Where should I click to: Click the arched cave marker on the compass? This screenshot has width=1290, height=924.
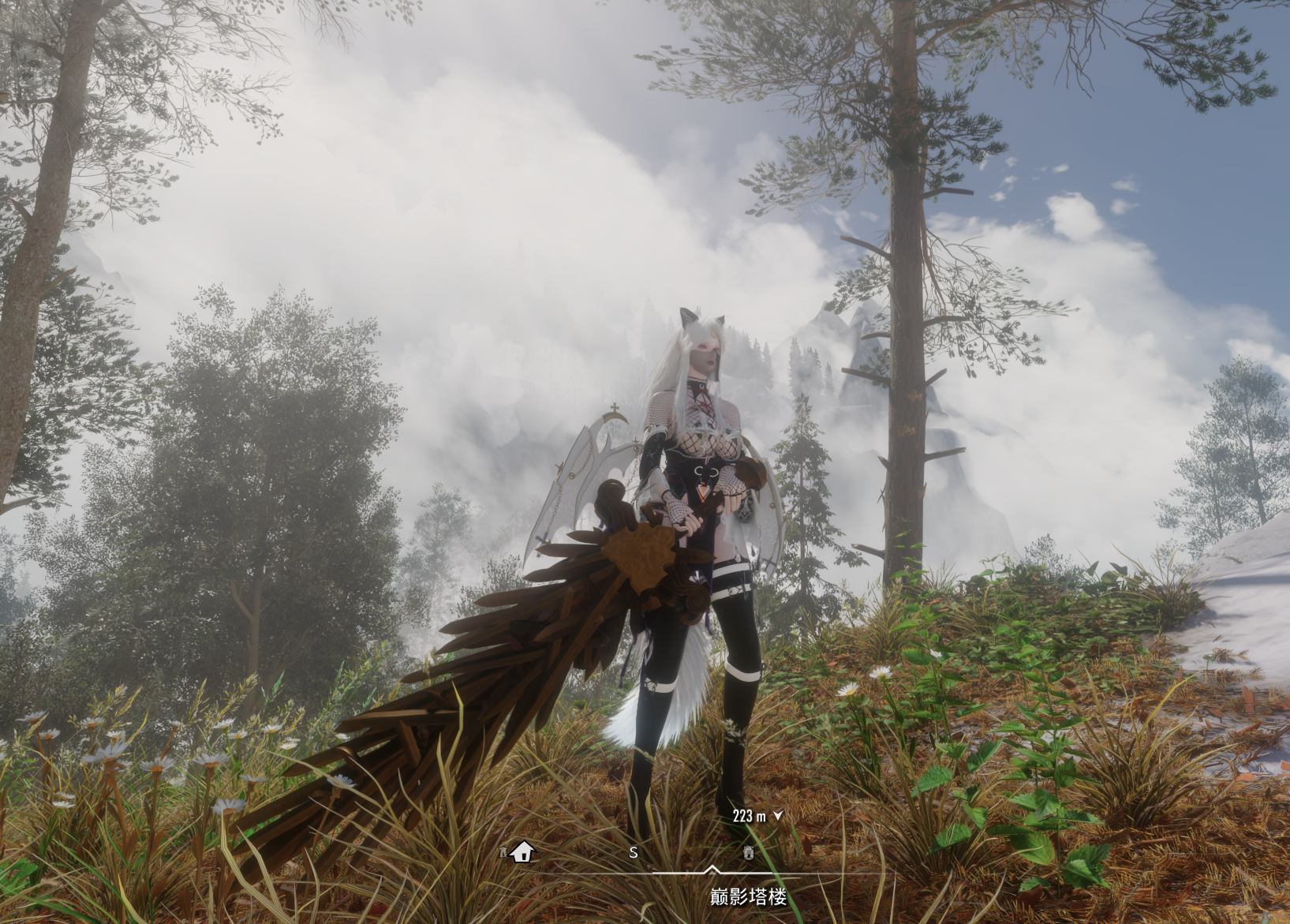pos(749,853)
